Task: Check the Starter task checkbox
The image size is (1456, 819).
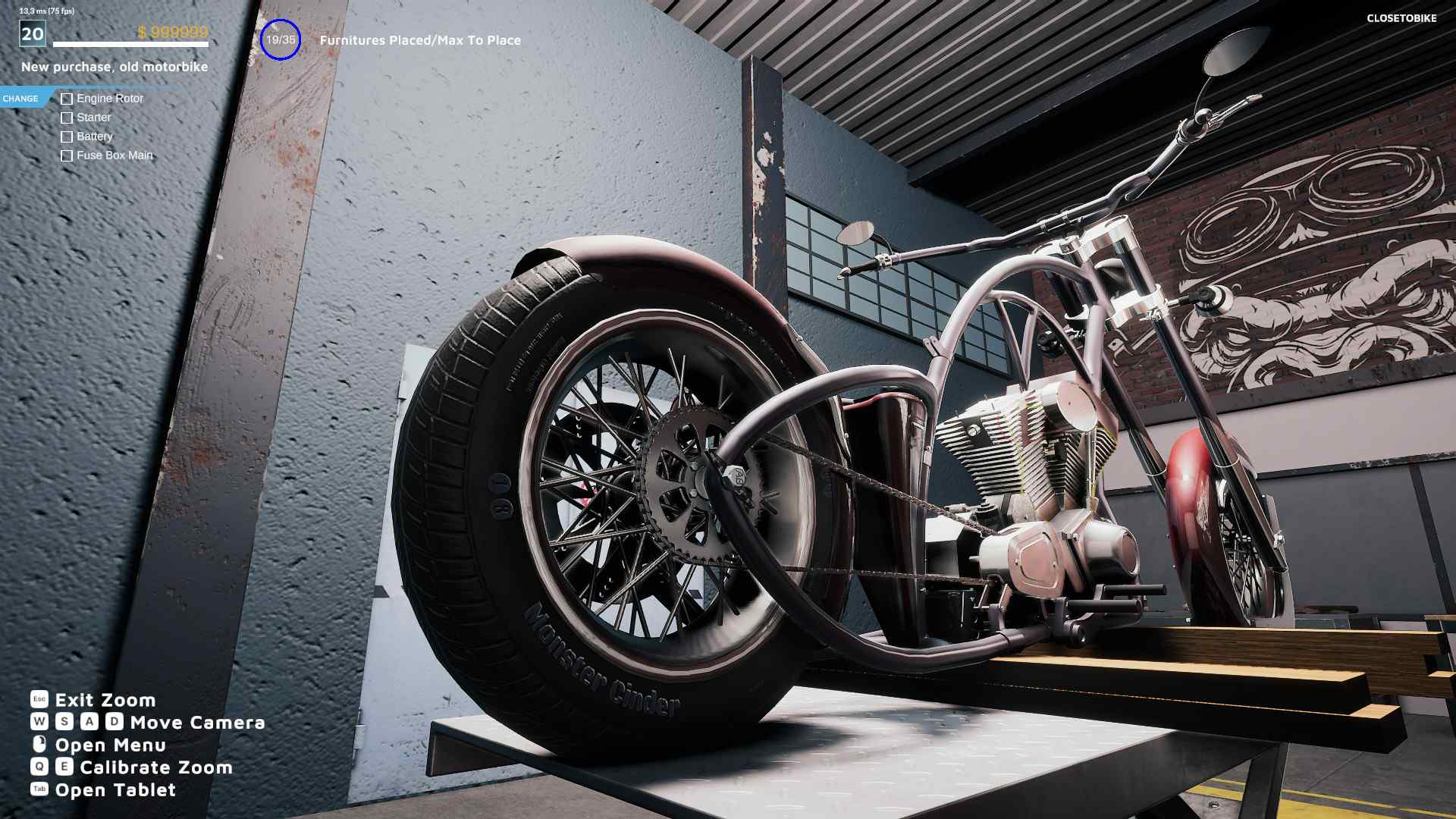Action: (67, 118)
